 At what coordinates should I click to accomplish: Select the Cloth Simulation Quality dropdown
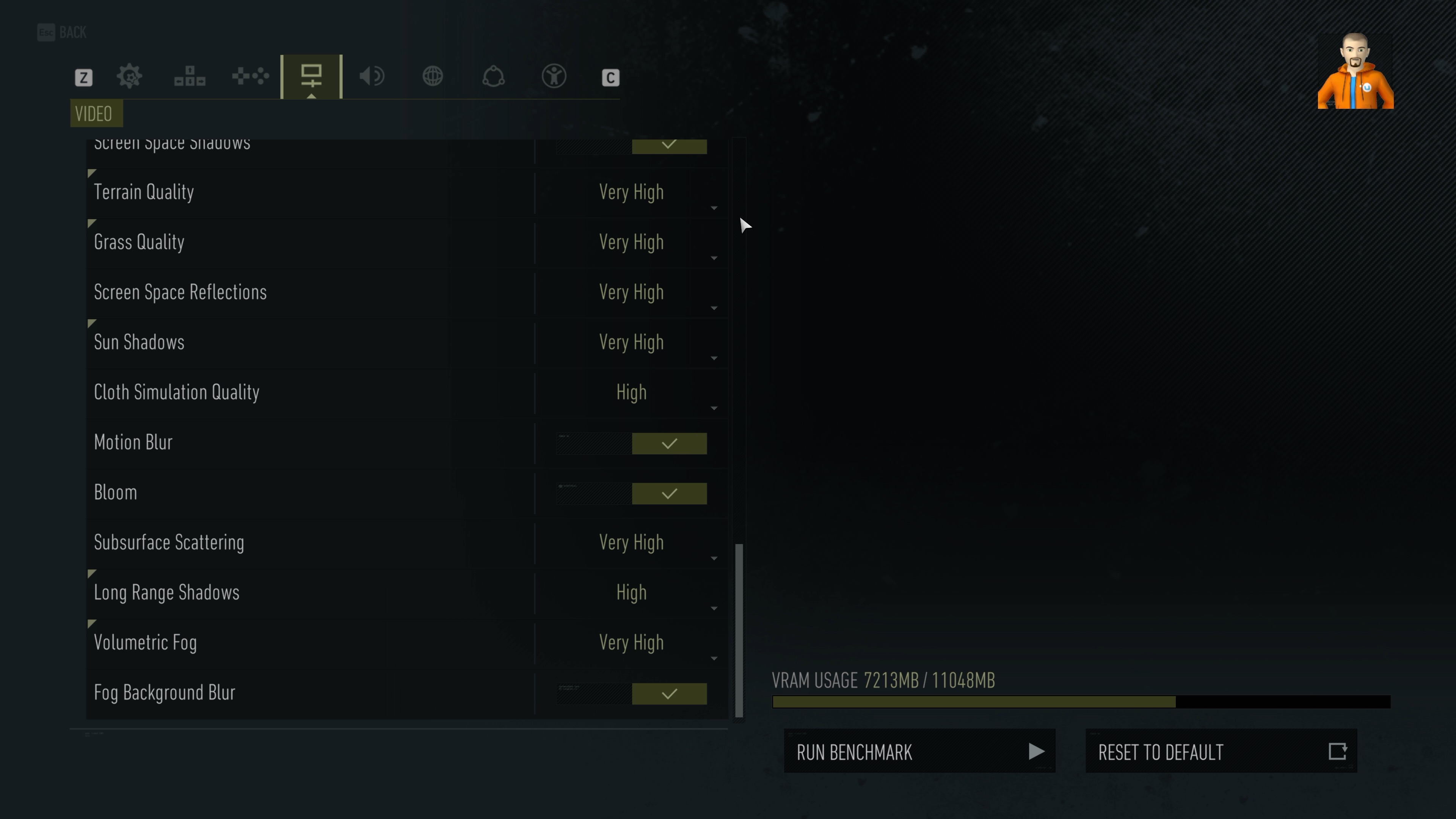(x=631, y=393)
